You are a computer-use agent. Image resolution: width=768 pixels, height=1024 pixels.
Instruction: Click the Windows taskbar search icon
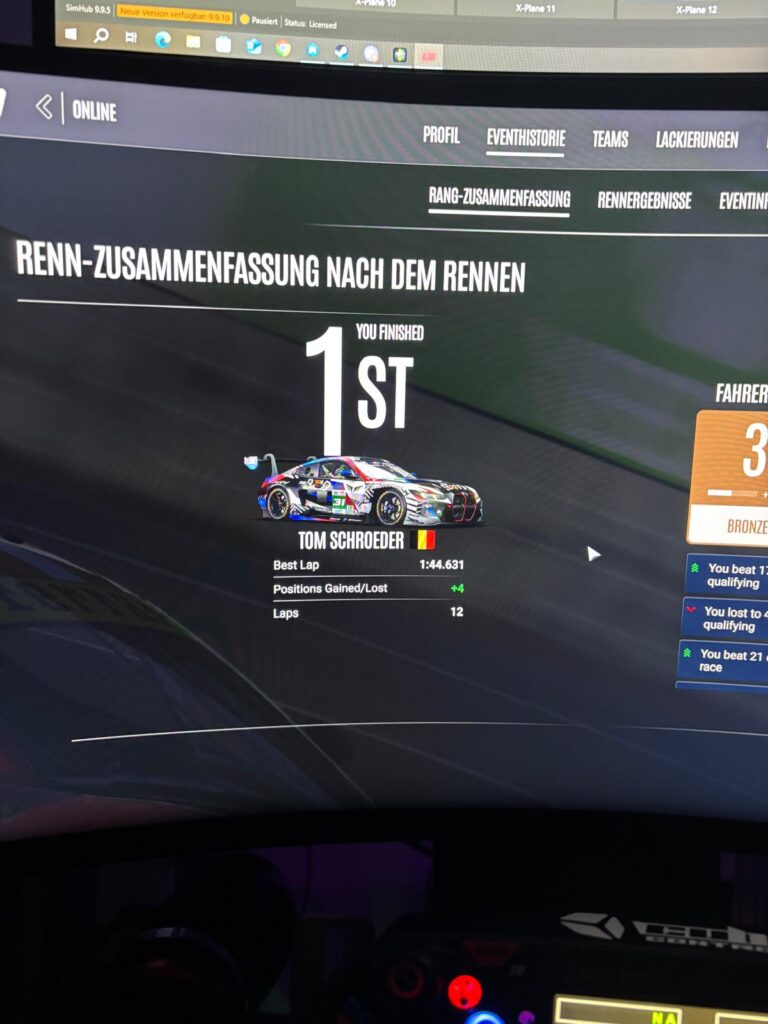click(101, 36)
